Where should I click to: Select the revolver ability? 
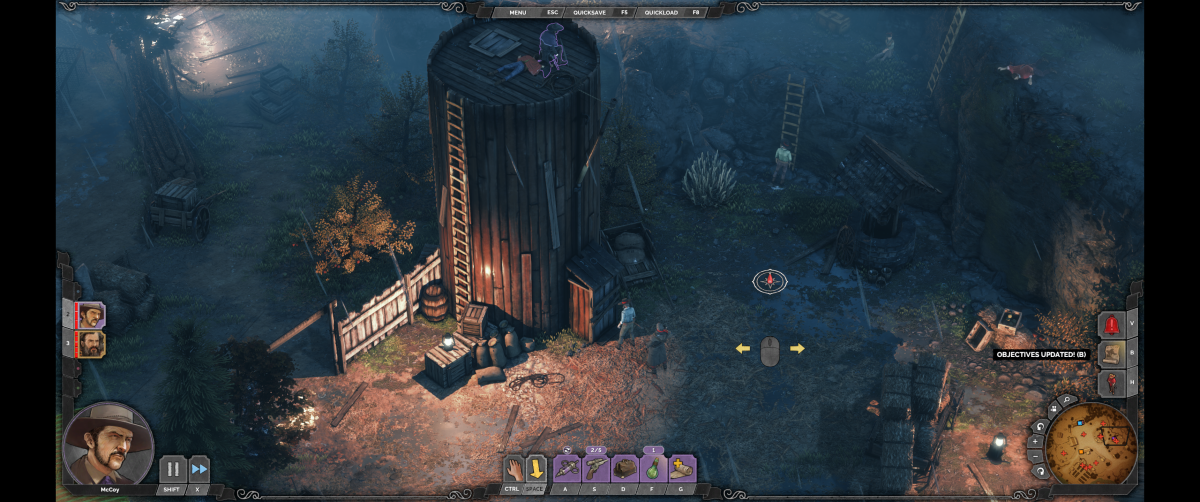tap(596, 468)
